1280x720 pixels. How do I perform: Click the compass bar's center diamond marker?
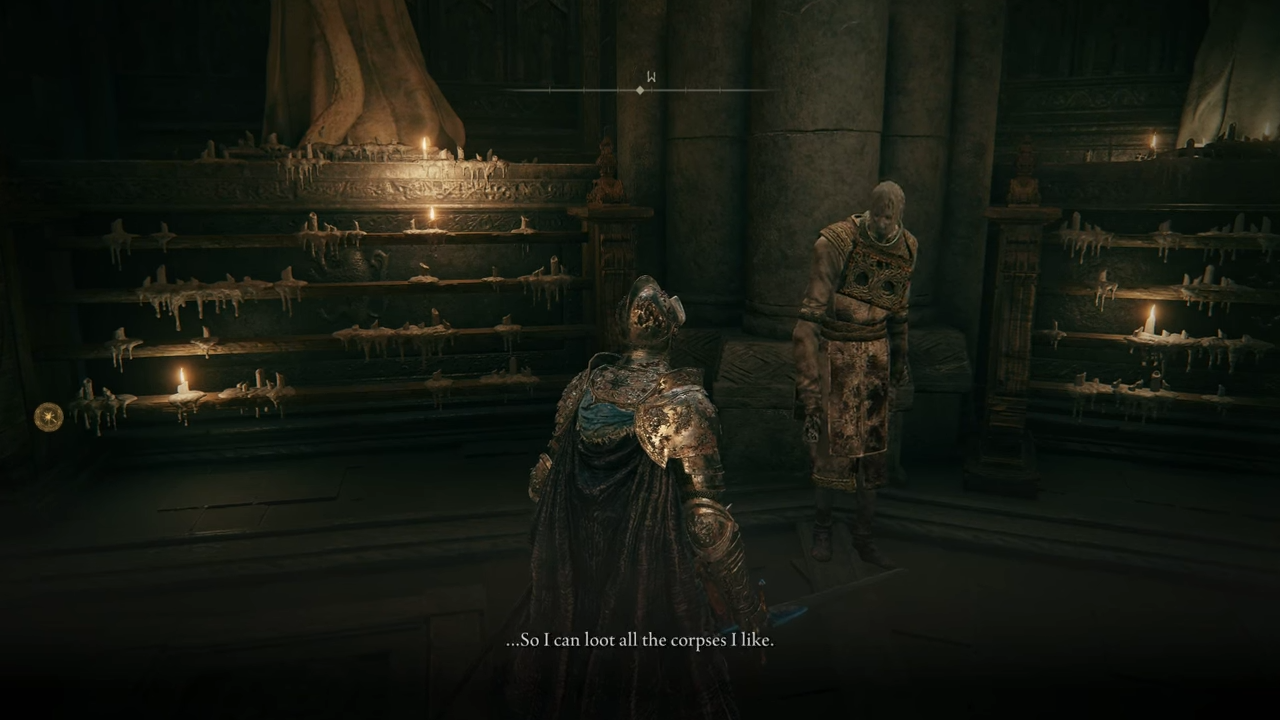[640, 90]
